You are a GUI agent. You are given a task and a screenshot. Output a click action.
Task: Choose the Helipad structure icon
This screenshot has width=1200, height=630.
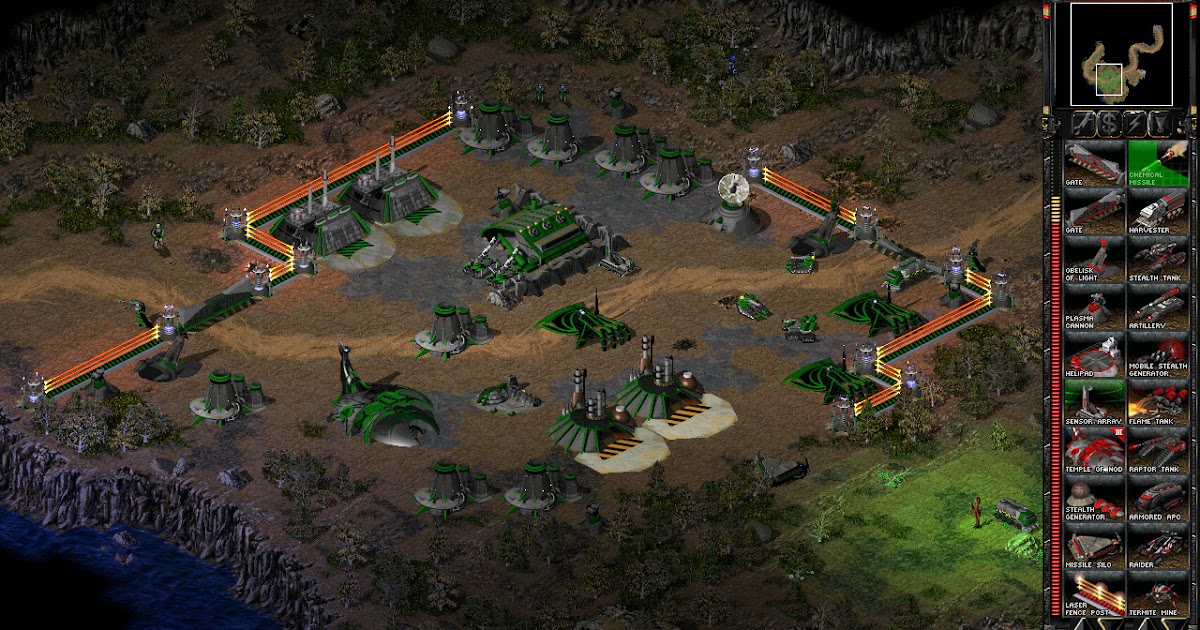pyautogui.click(x=1093, y=355)
